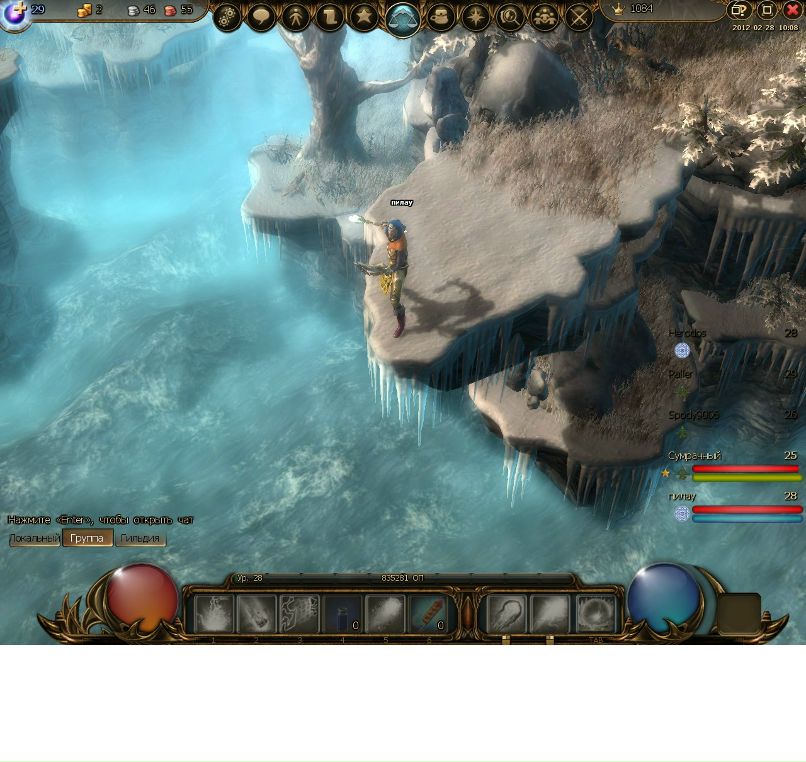Open the character figure menu
Viewport: 806px width, 762px height.
[296, 17]
